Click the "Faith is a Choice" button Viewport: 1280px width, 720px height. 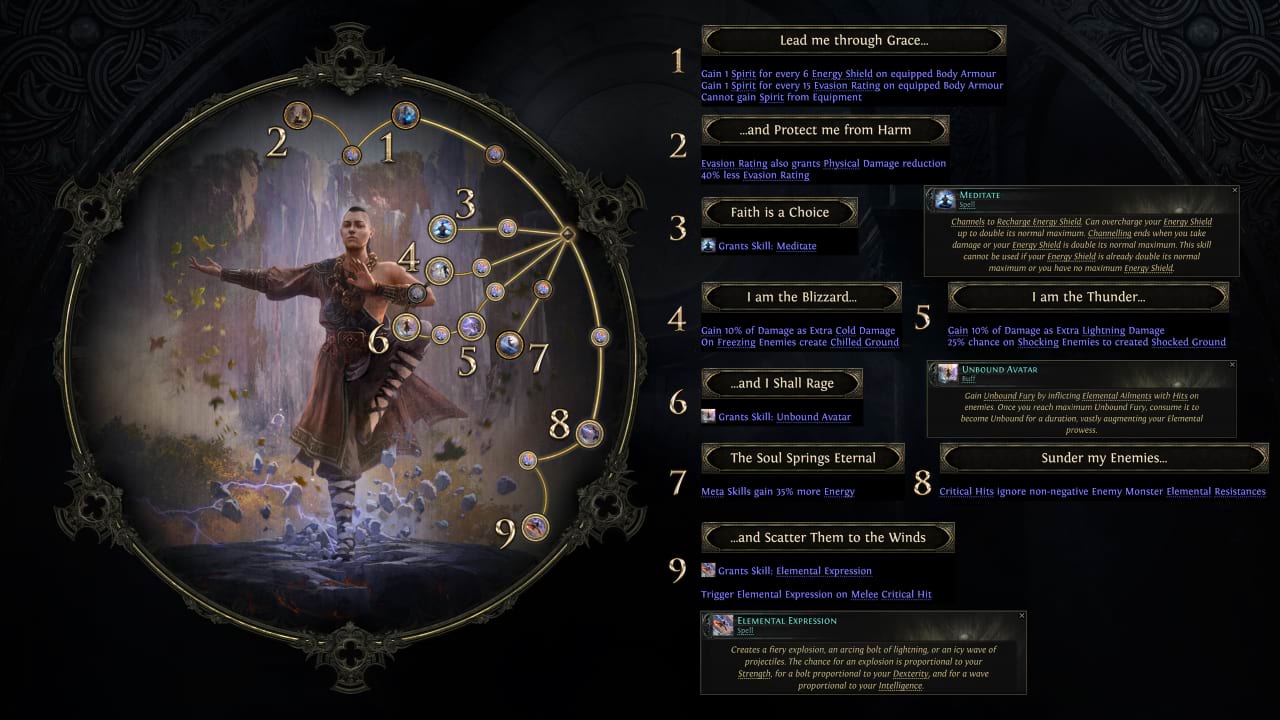tap(782, 212)
